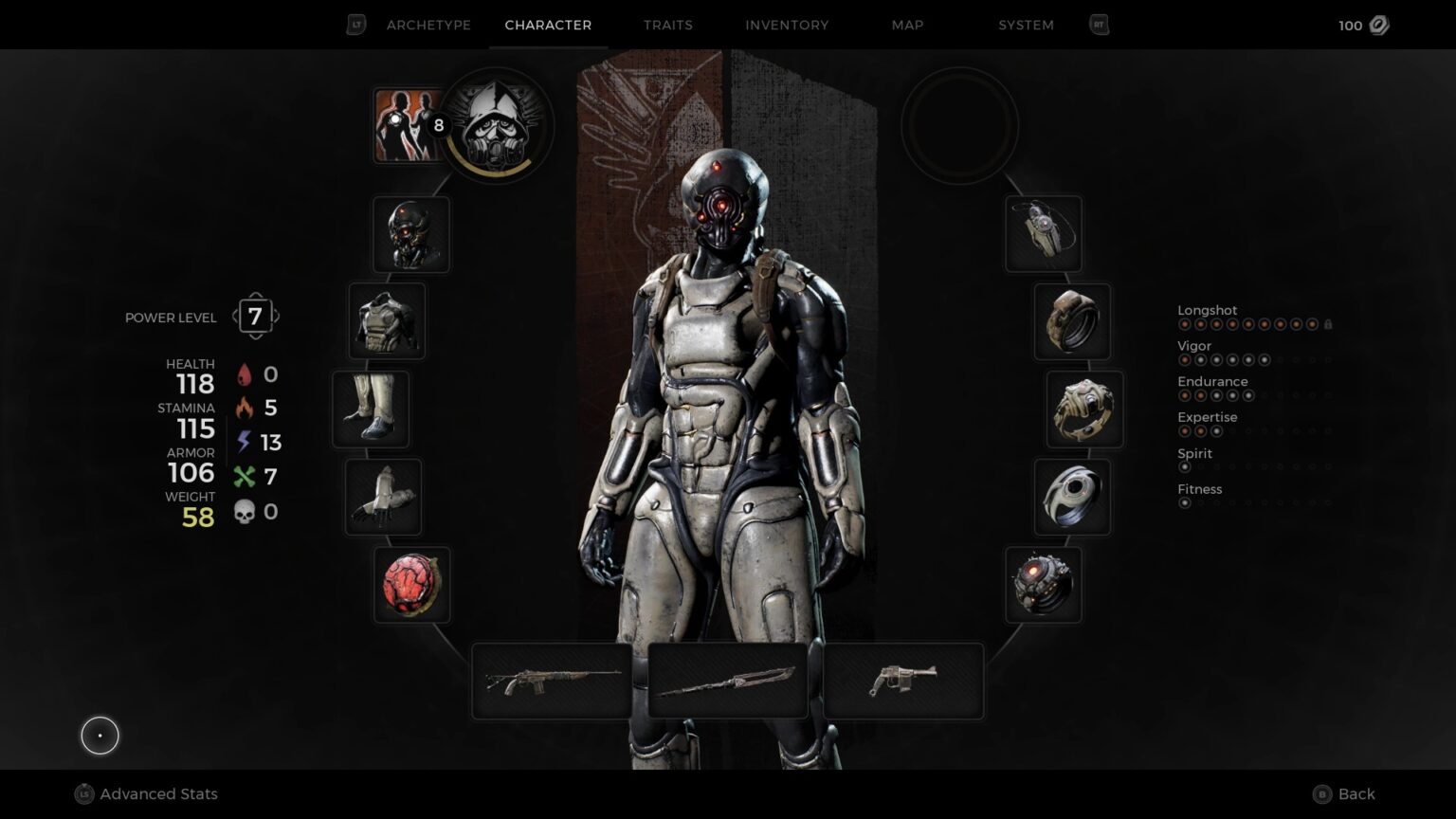Click the empty secondary archetype circle
1456x819 pixels.
960,126
